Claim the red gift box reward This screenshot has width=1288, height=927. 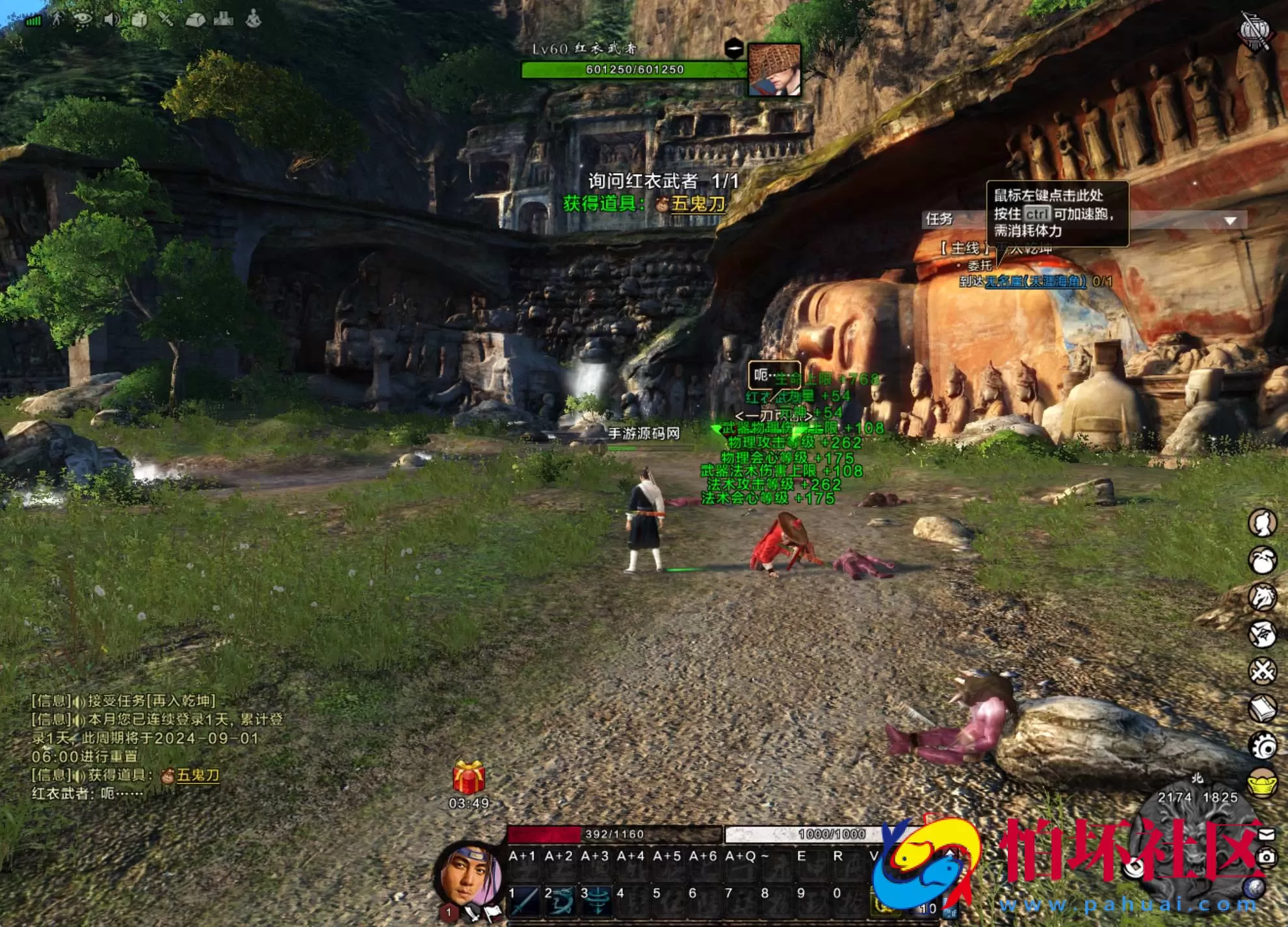(x=469, y=777)
